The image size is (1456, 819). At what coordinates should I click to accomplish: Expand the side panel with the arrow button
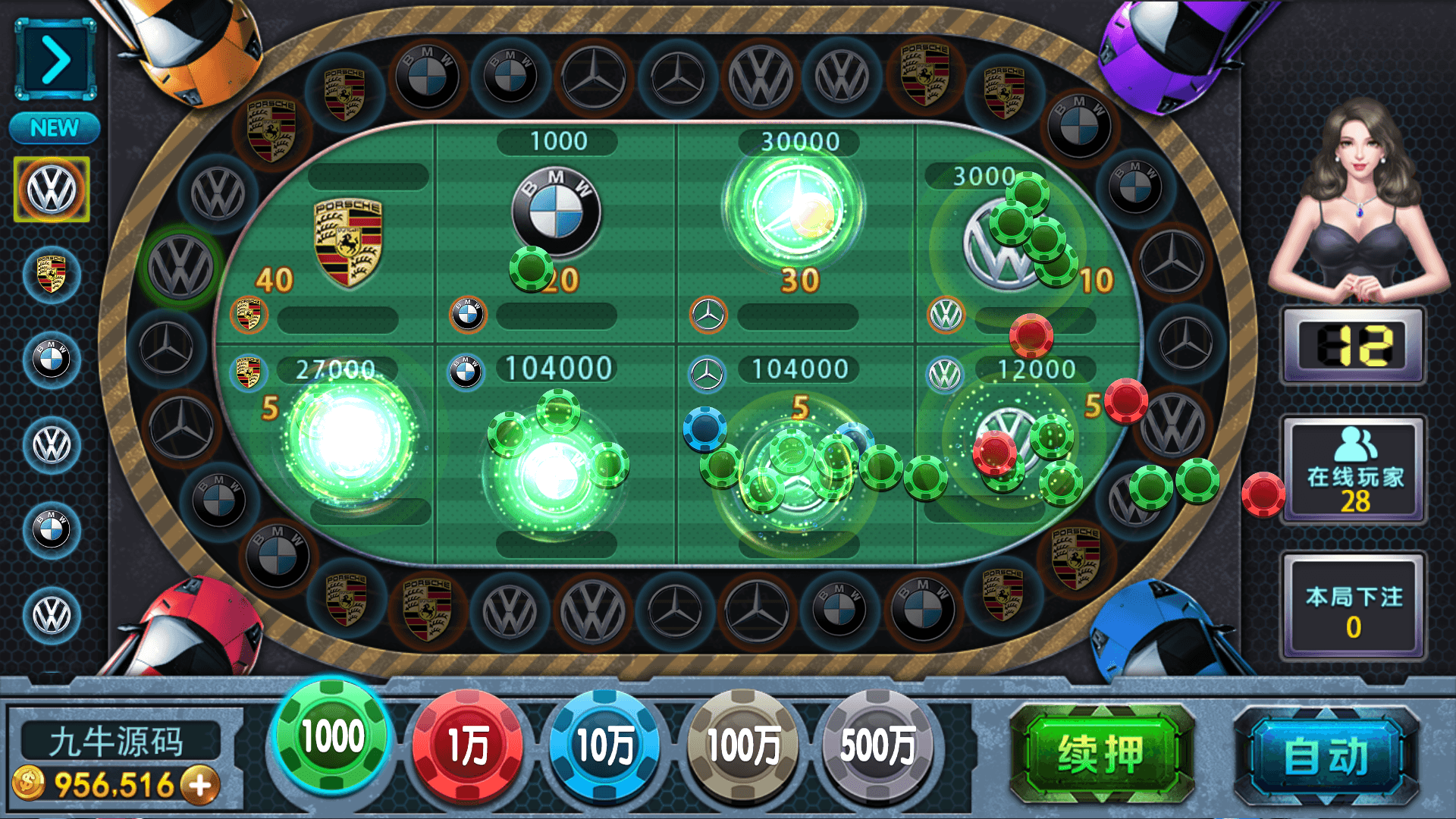[x=55, y=60]
